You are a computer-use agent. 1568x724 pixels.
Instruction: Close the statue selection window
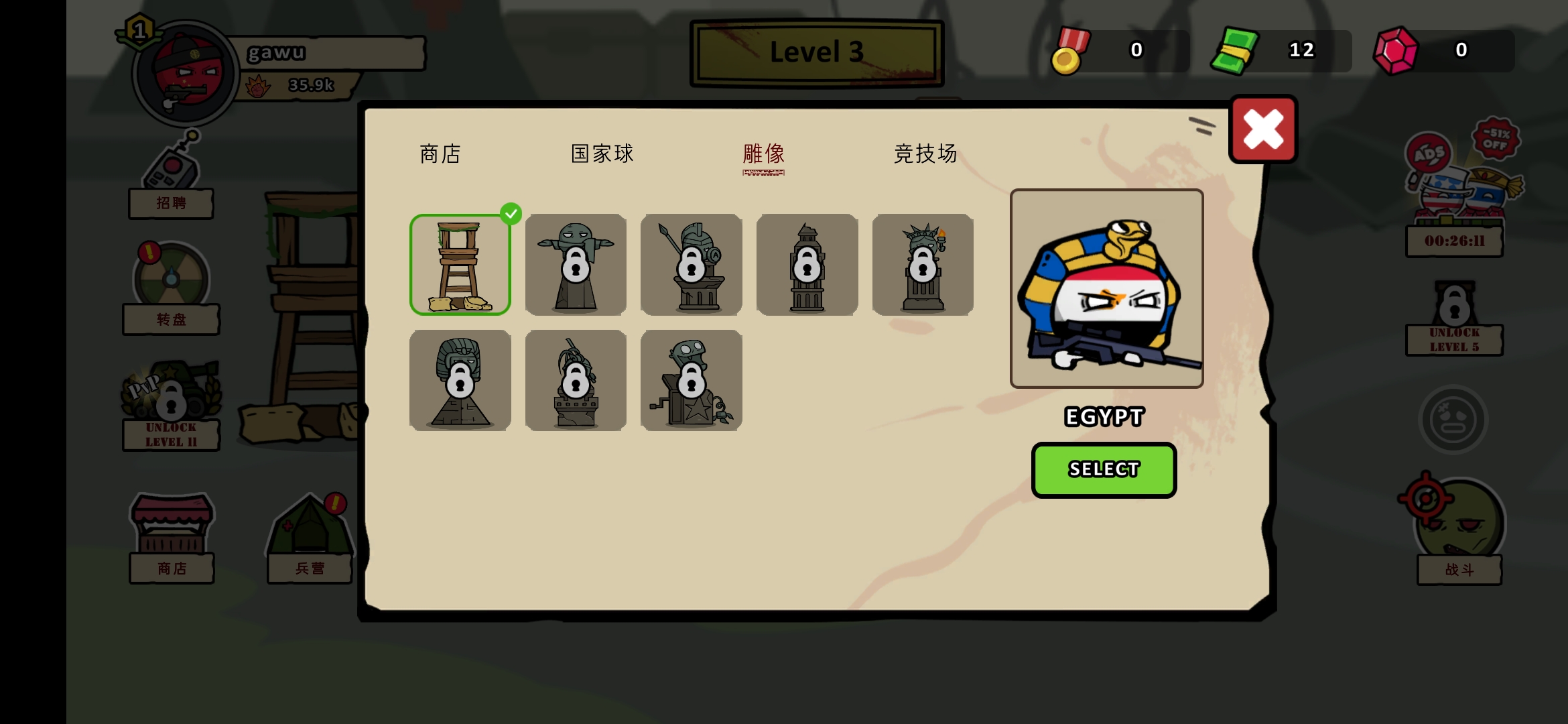pos(1262,129)
